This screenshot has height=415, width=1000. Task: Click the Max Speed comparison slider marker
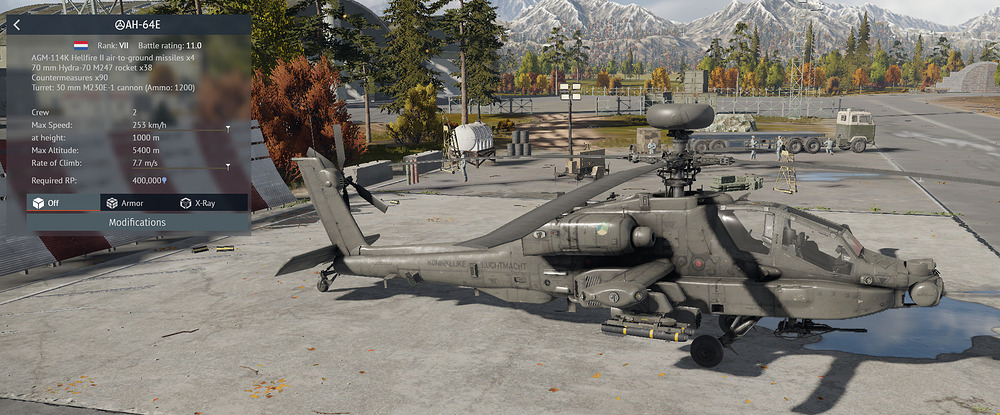point(227,128)
